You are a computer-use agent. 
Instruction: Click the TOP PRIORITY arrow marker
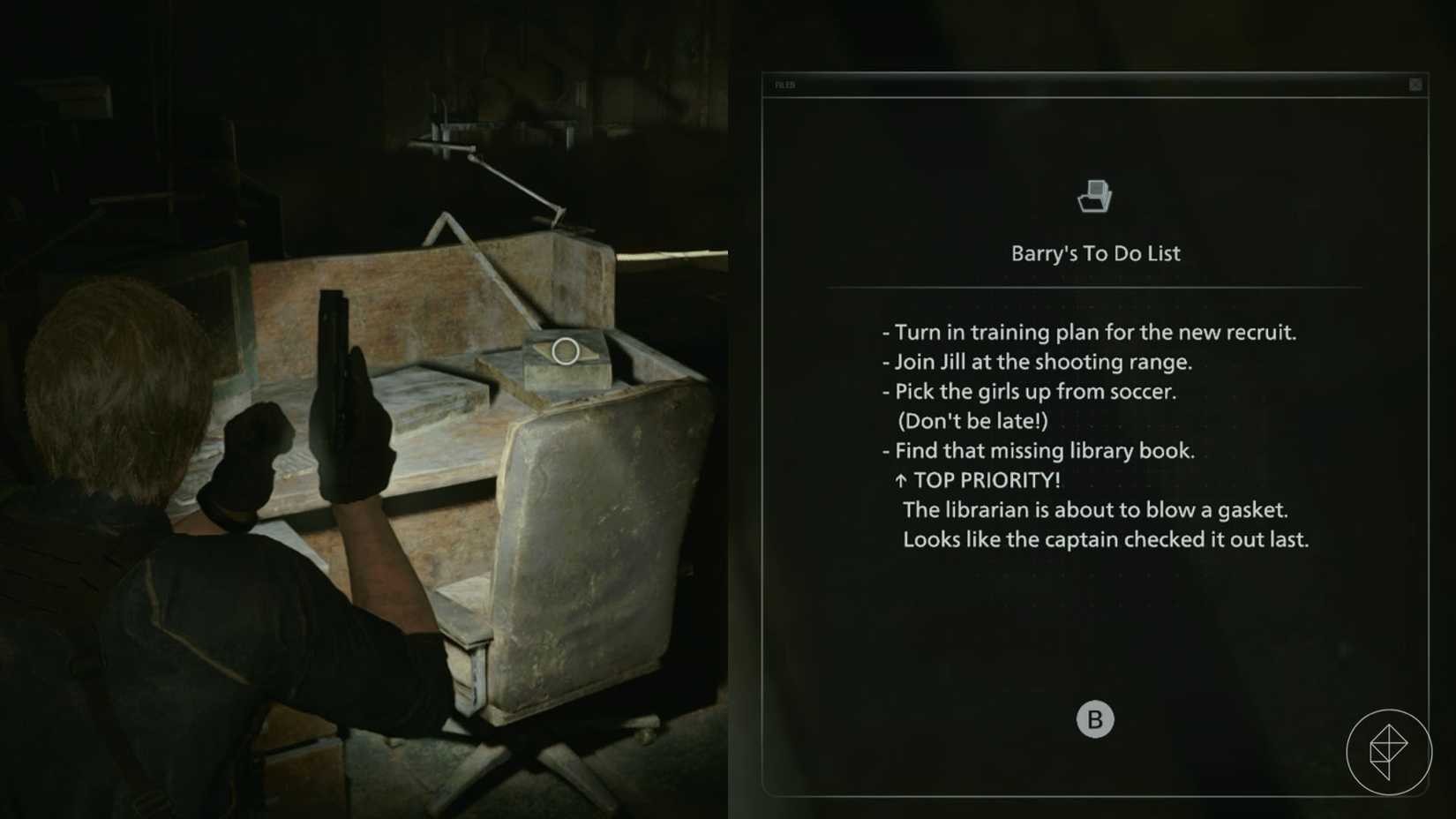coord(899,481)
